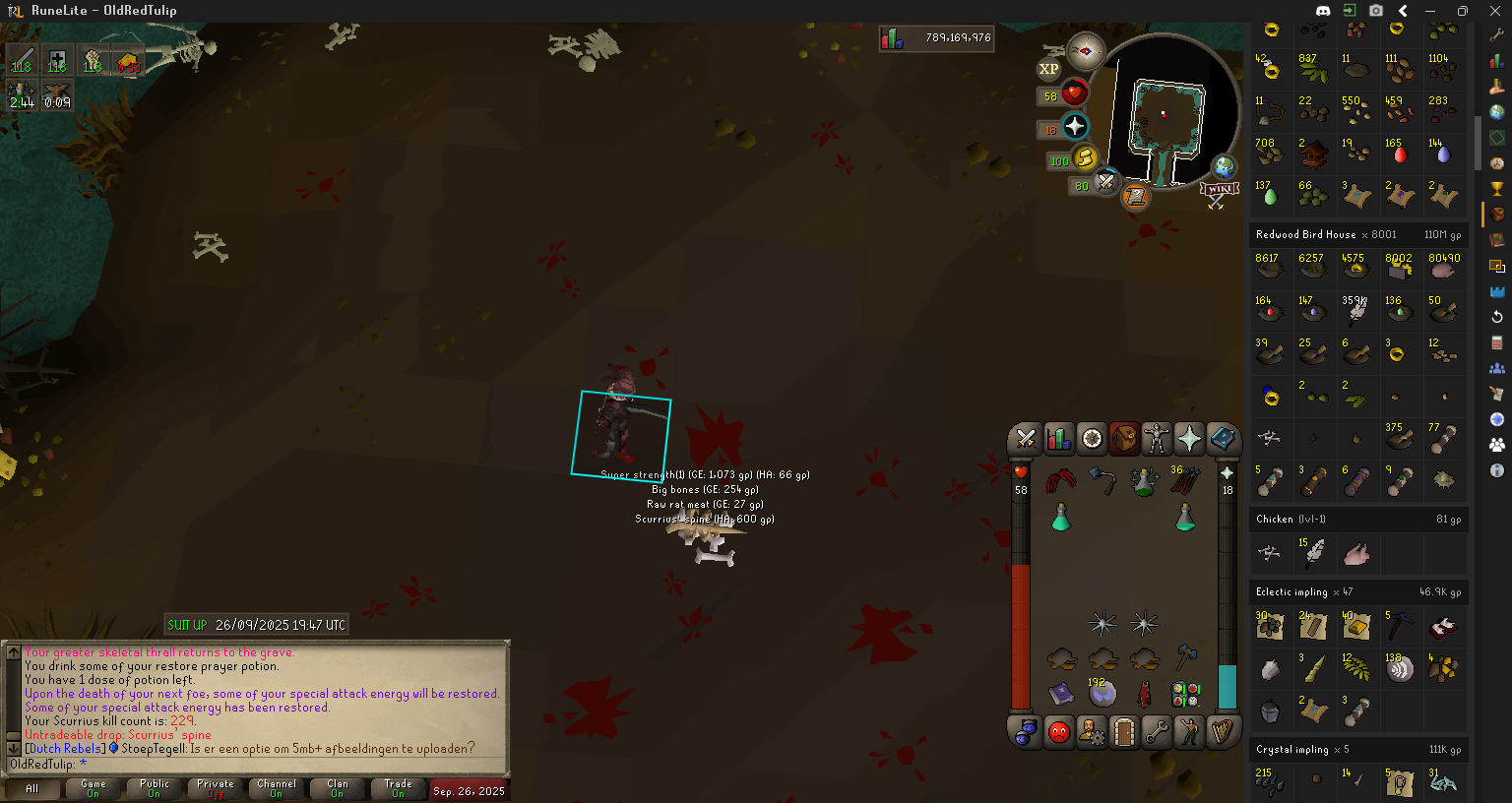Open the world map globe
Image resolution: width=1512 pixels, height=803 pixels.
pyautogui.click(x=1224, y=167)
